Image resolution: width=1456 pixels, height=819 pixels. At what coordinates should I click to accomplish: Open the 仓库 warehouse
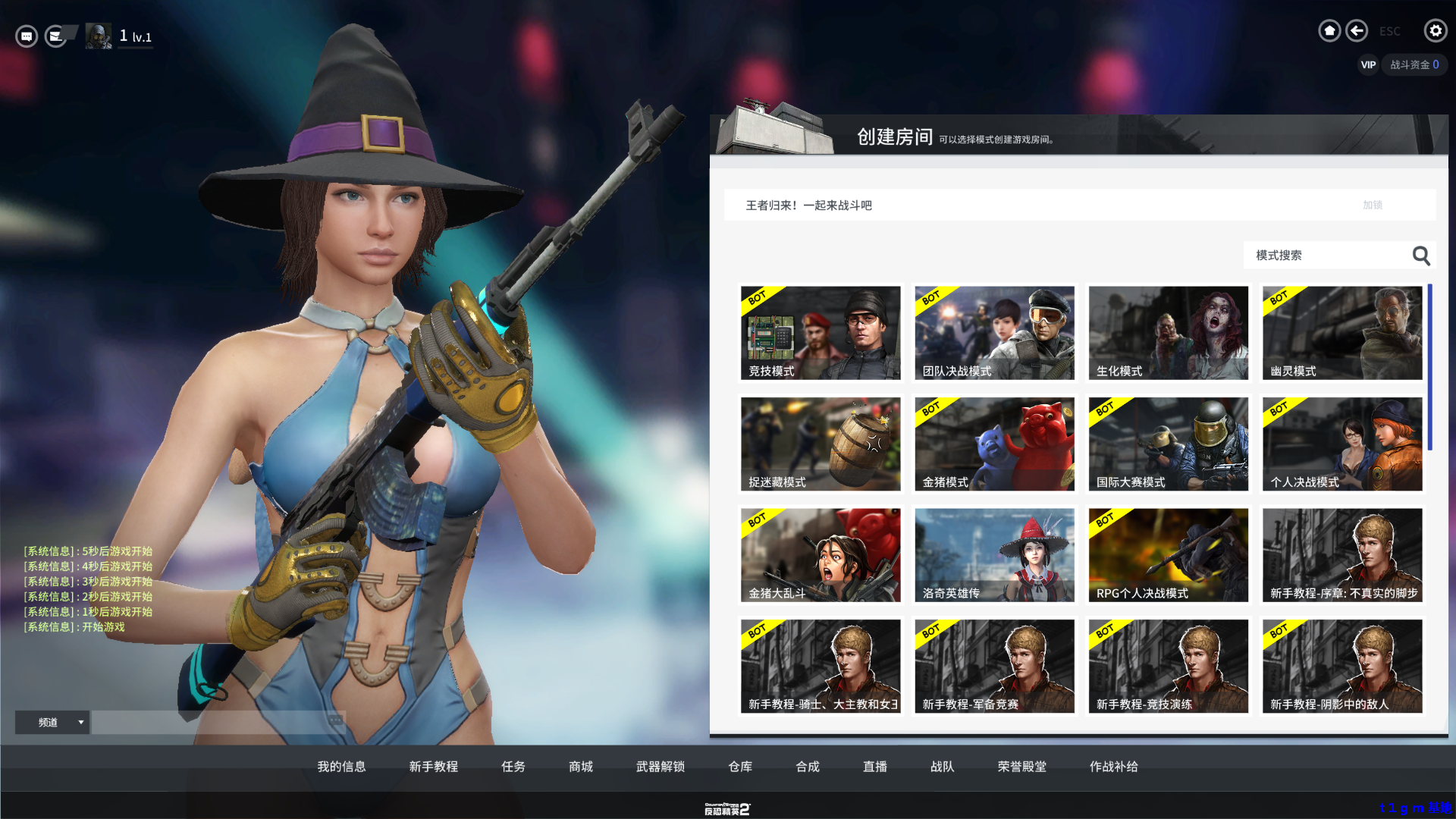click(740, 767)
